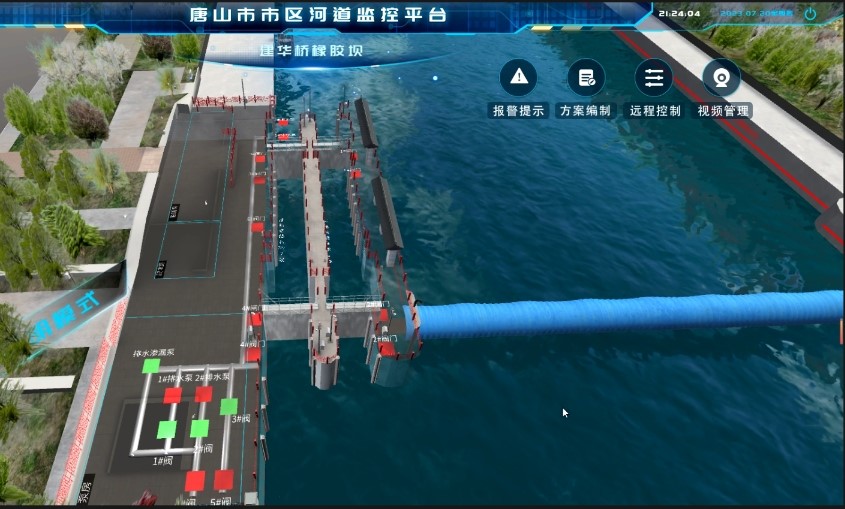Show the 视频管理 video management view

pyautogui.click(x=722, y=78)
